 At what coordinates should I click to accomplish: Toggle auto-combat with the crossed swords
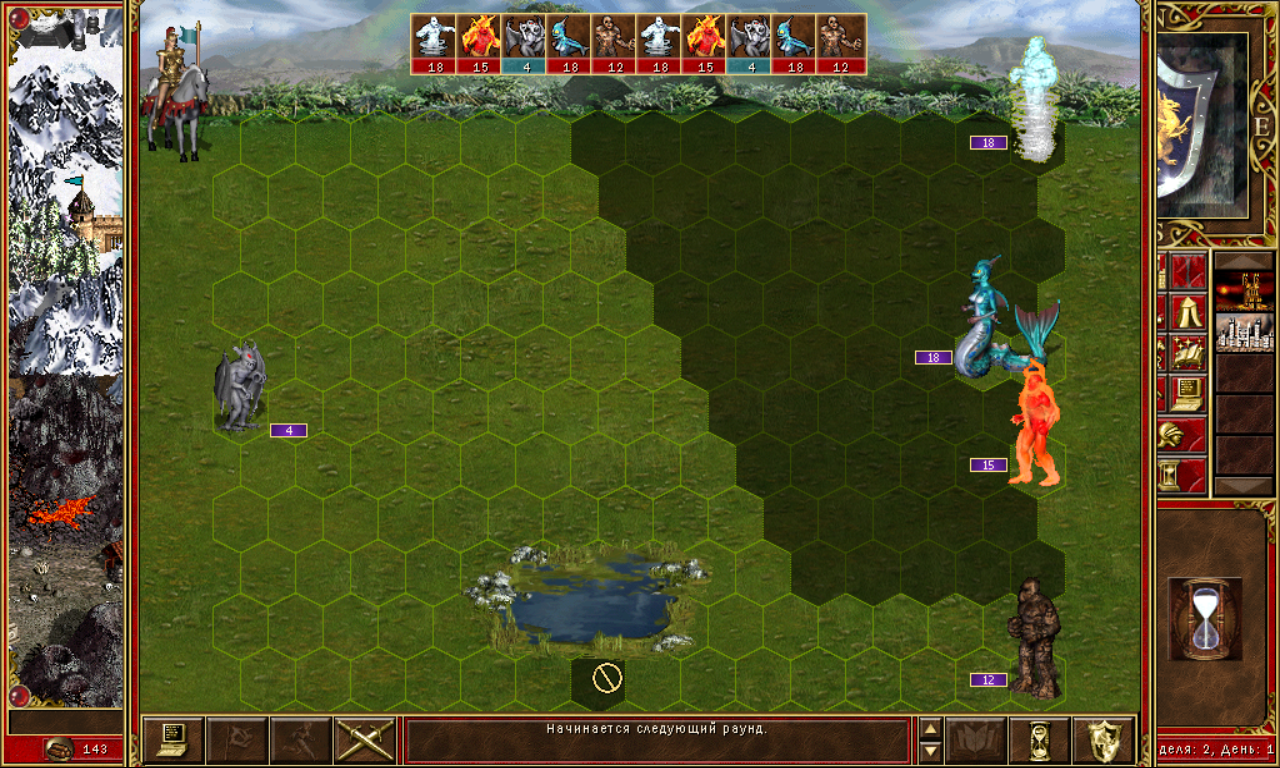tap(365, 740)
